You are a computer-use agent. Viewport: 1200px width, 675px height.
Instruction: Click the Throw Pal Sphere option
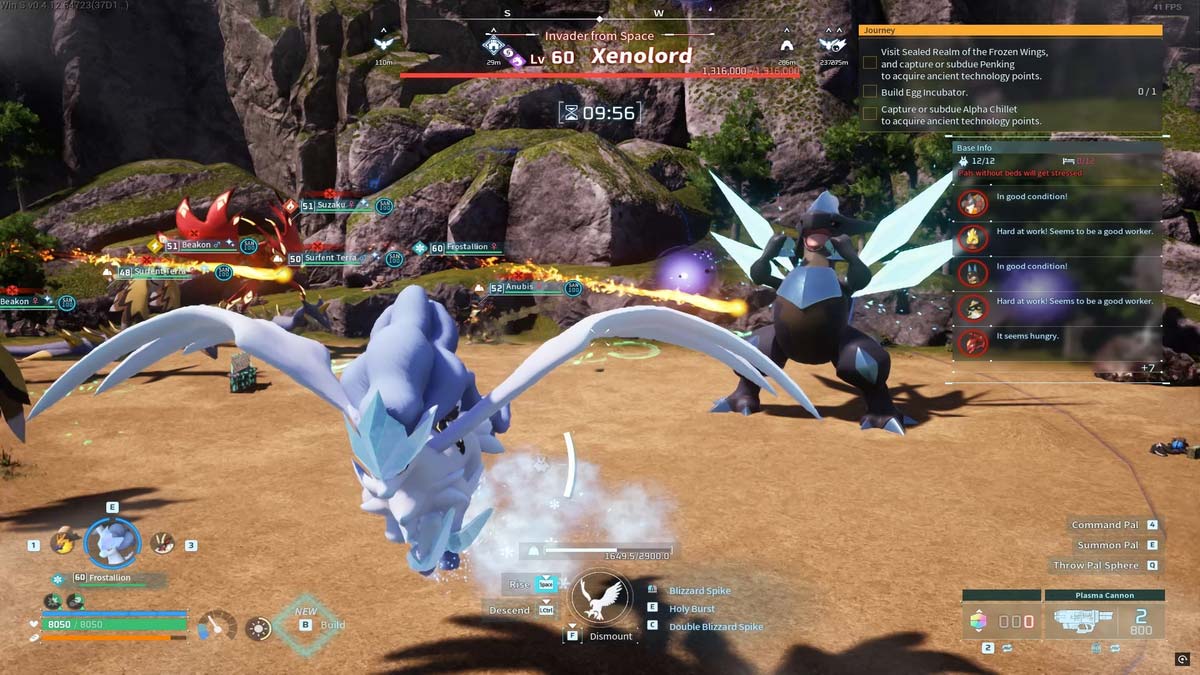(1096, 565)
